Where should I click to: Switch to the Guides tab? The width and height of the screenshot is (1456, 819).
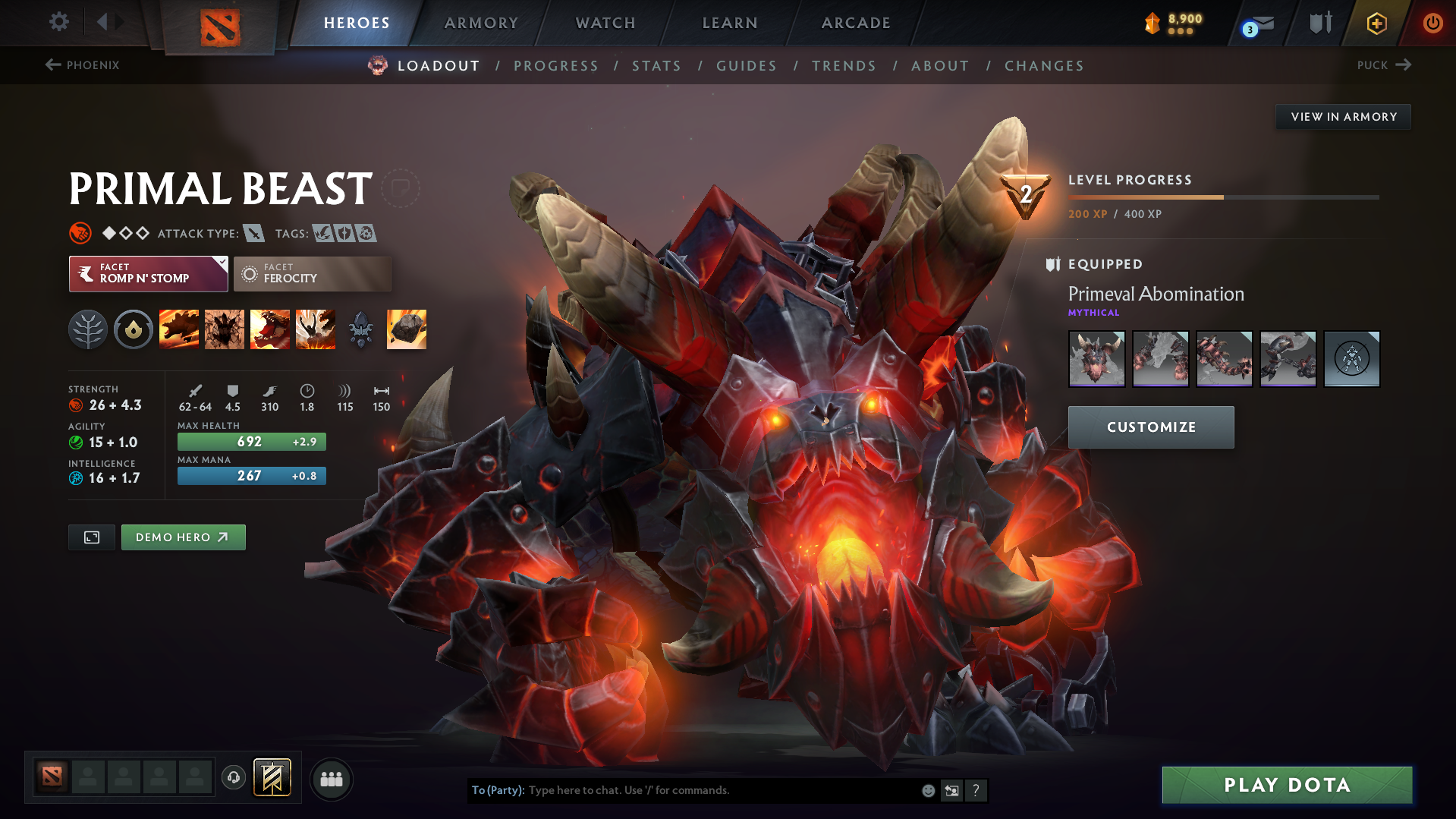(746, 66)
